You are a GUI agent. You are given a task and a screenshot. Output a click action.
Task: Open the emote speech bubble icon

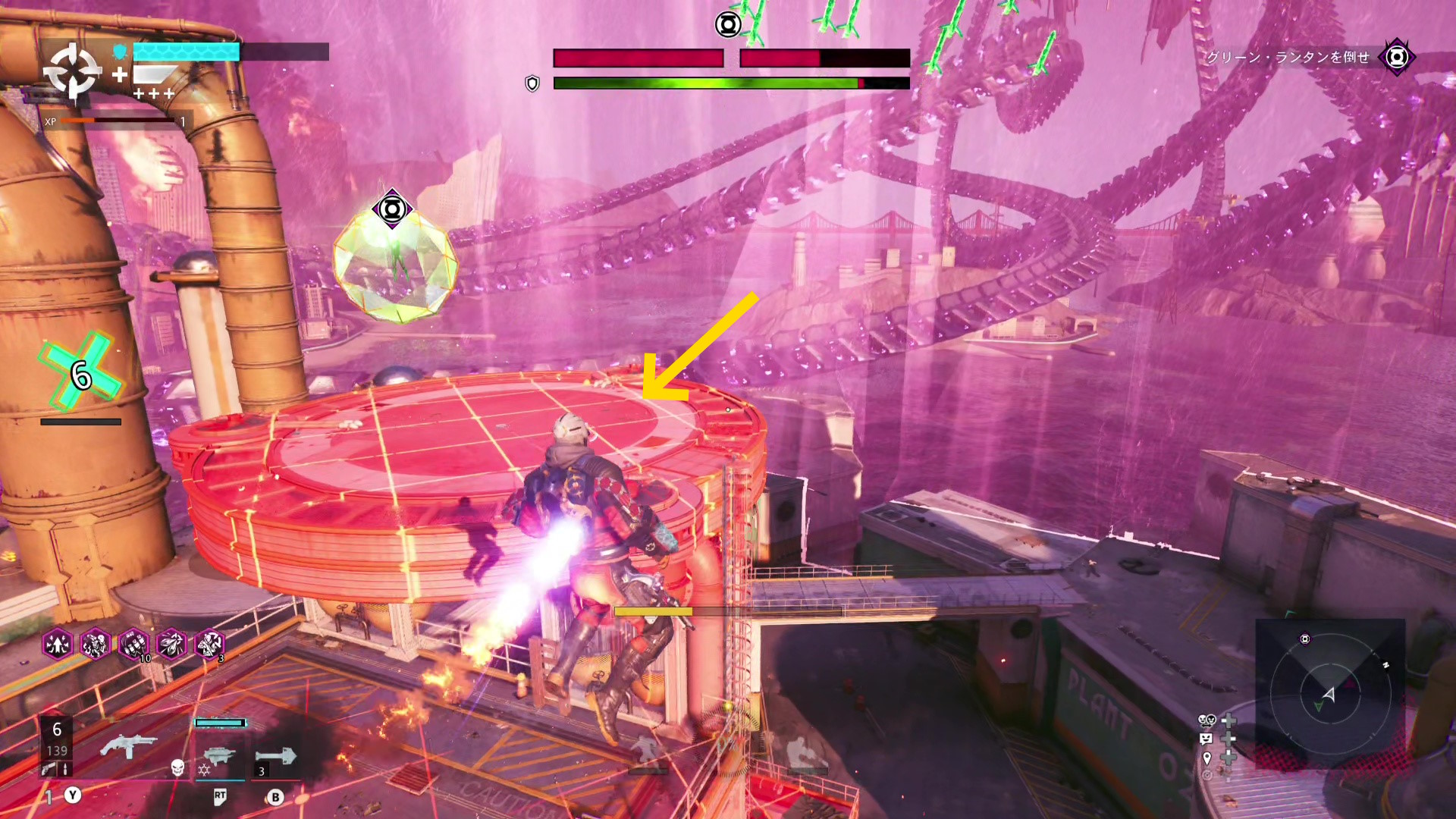pyautogui.click(x=1207, y=739)
